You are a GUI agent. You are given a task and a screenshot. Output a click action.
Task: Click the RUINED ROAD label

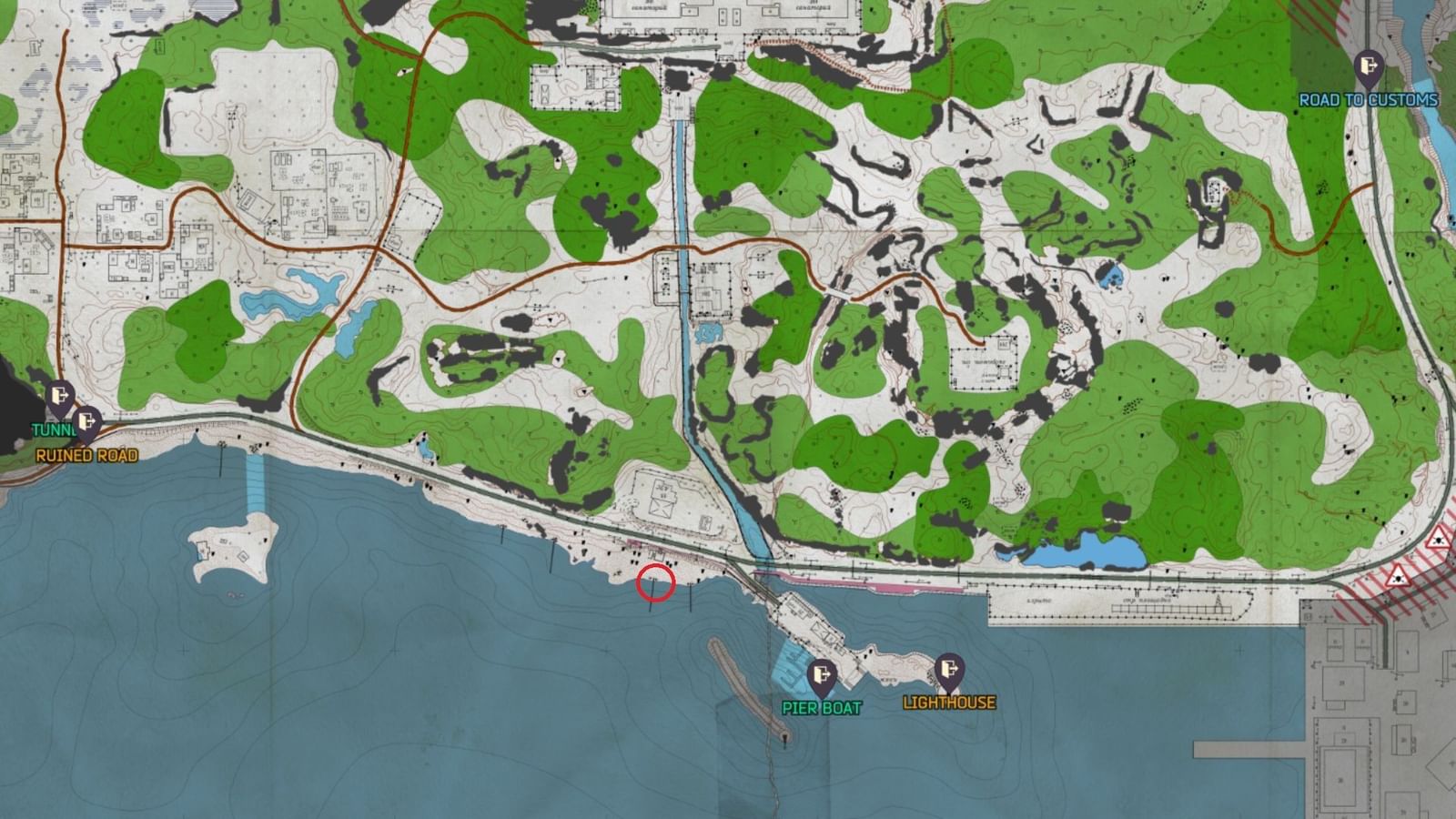click(86, 453)
